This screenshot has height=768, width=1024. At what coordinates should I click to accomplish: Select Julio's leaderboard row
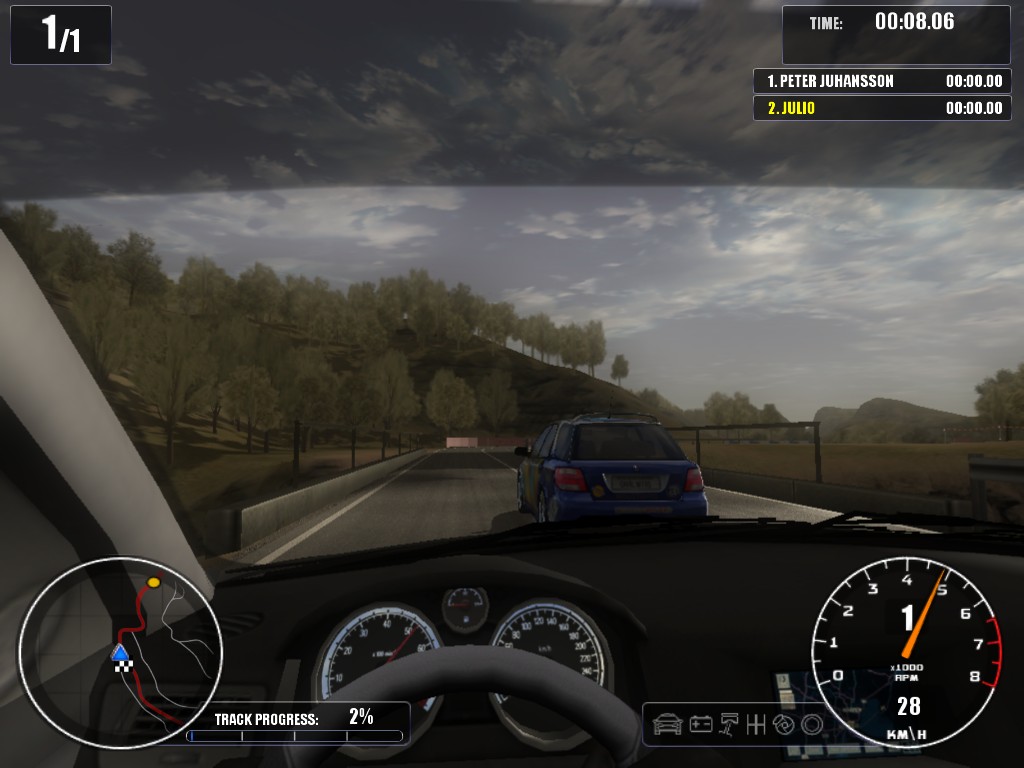(x=882, y=108)
